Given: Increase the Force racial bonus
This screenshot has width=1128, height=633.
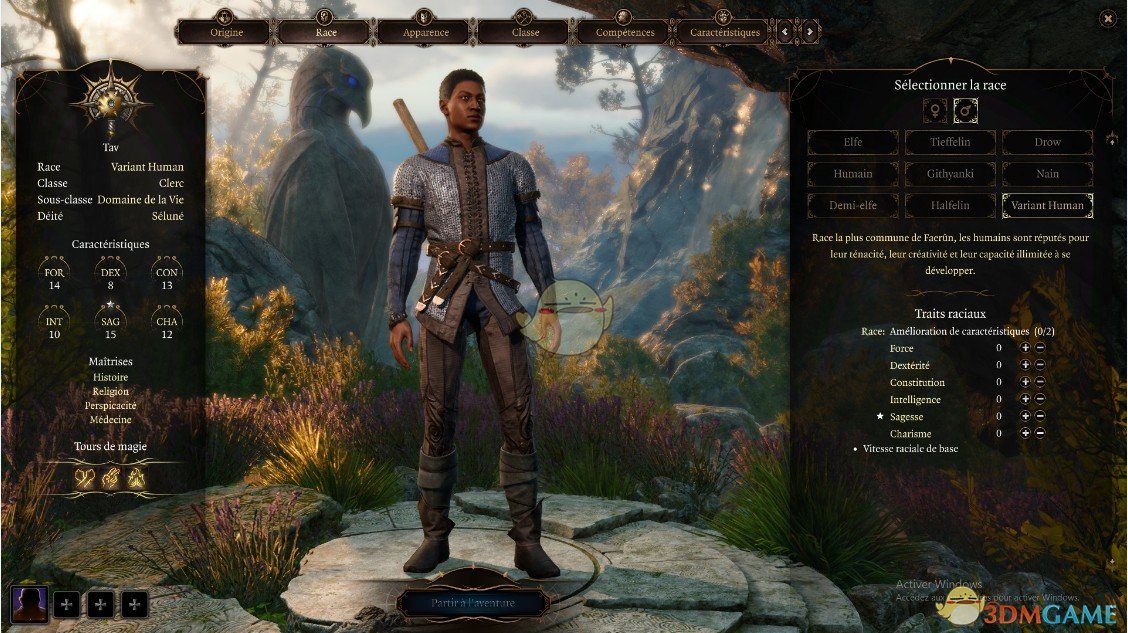Looking at the screenshot, I should (x=1025, y=348).
